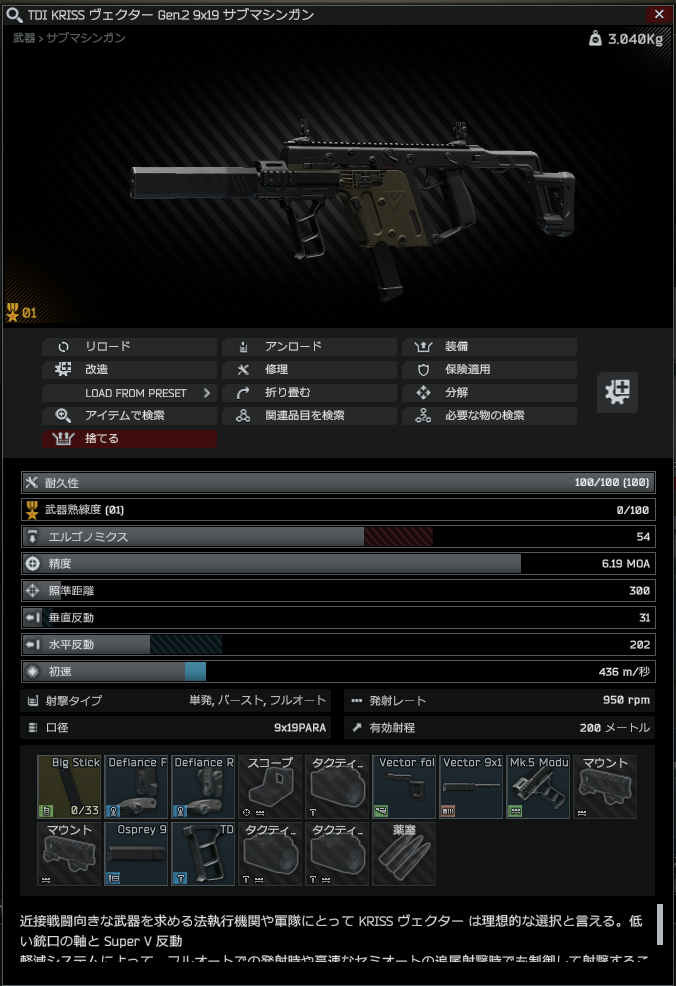
Task: Open 改造 (modding) screen
Action: pos(129,370)
